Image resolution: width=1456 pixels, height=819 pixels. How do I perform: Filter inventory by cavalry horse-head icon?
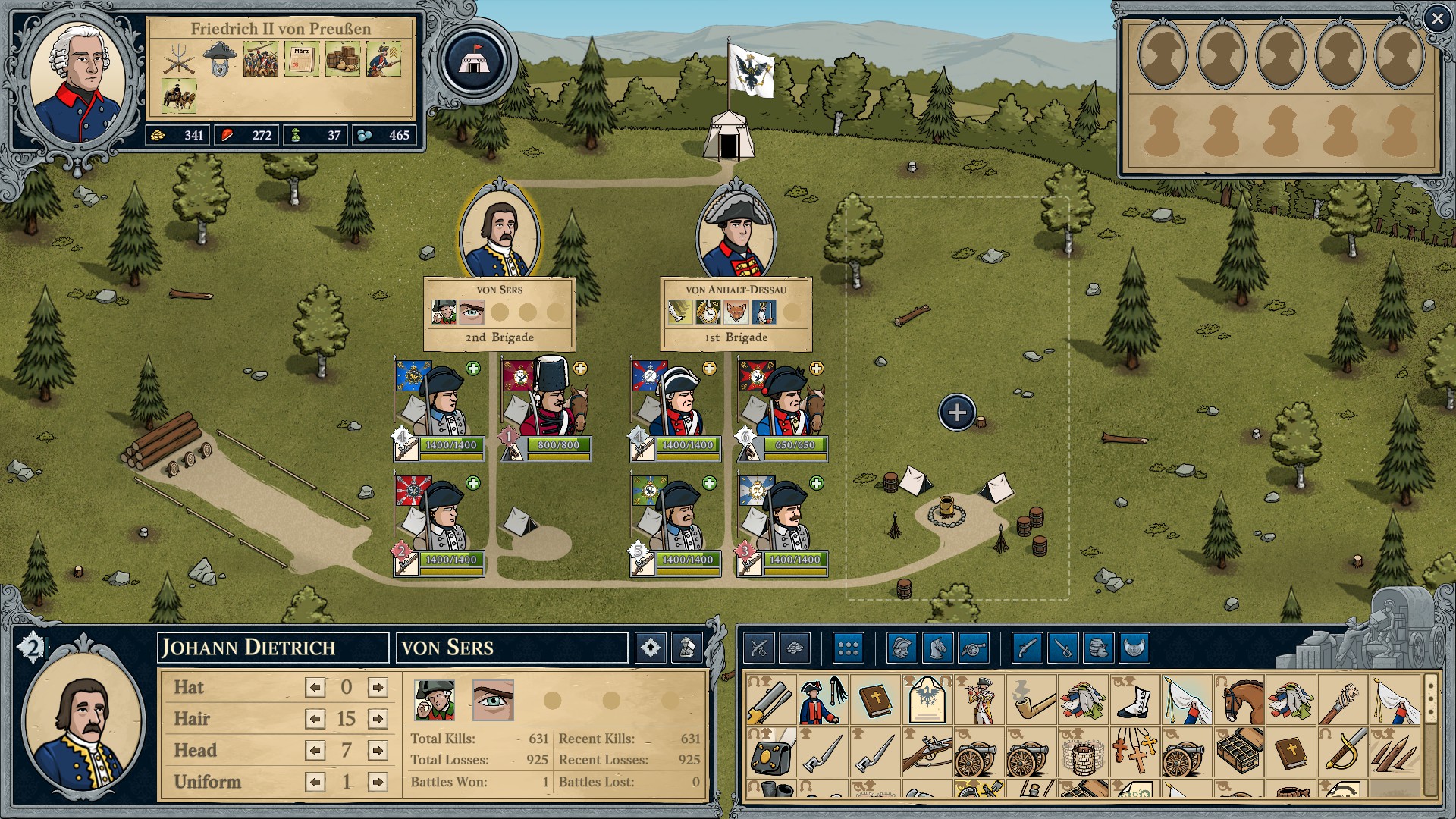pyautogui.click(x=938, y=648)
